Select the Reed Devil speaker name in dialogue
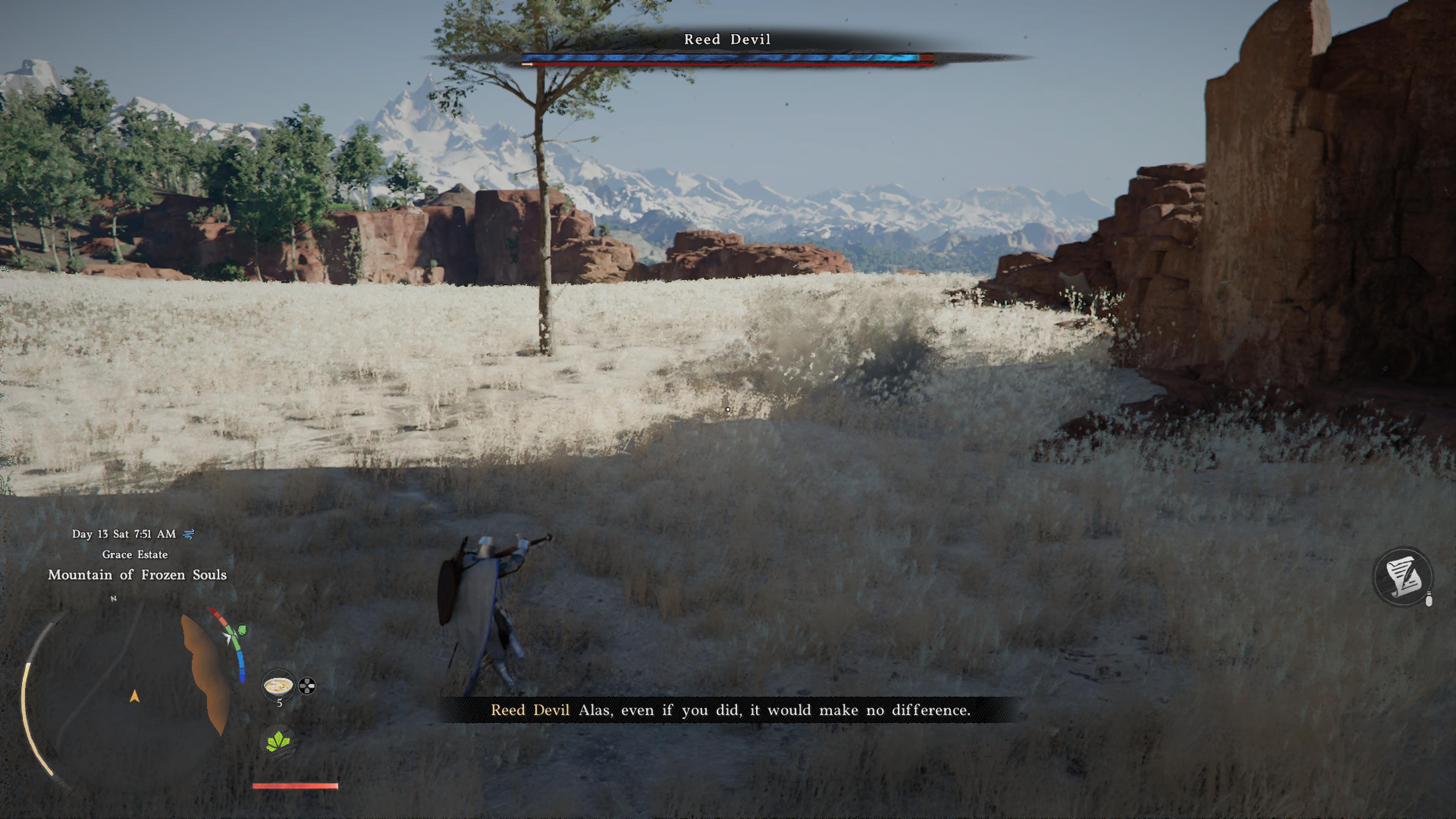 point(532,711)
